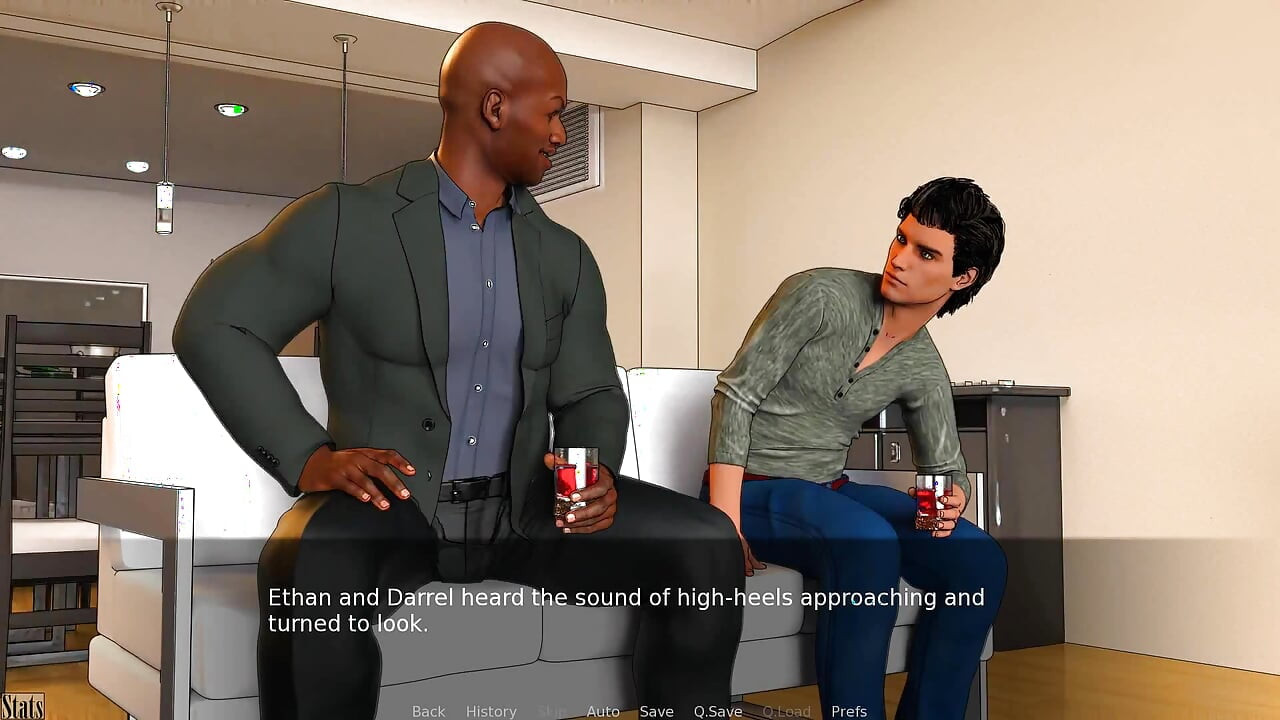Enable Skip mode from the quick menu
1280x720 pixels.
[x=551, y=711]
